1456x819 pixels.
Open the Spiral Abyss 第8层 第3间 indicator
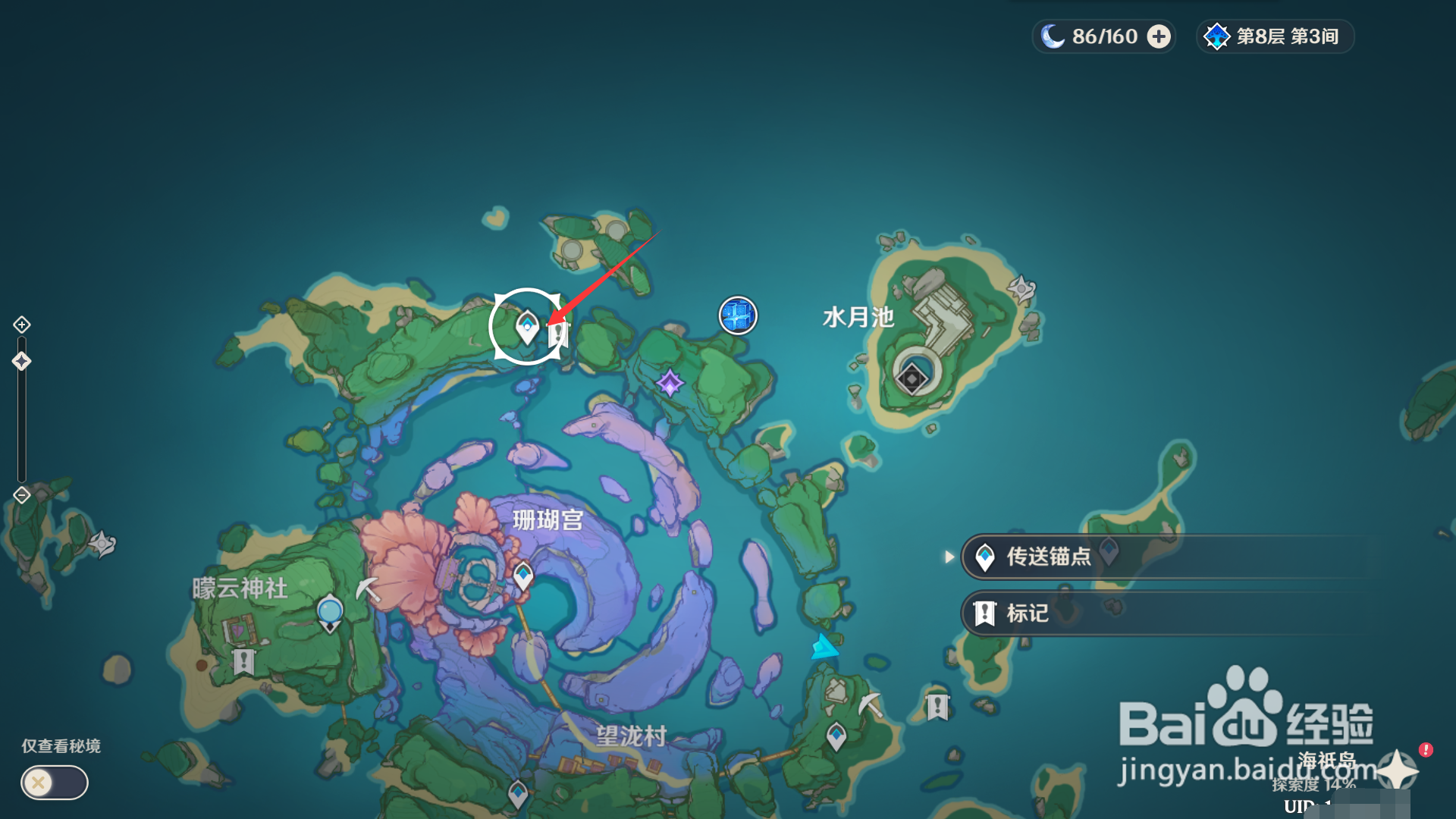tap(1274, 36)
